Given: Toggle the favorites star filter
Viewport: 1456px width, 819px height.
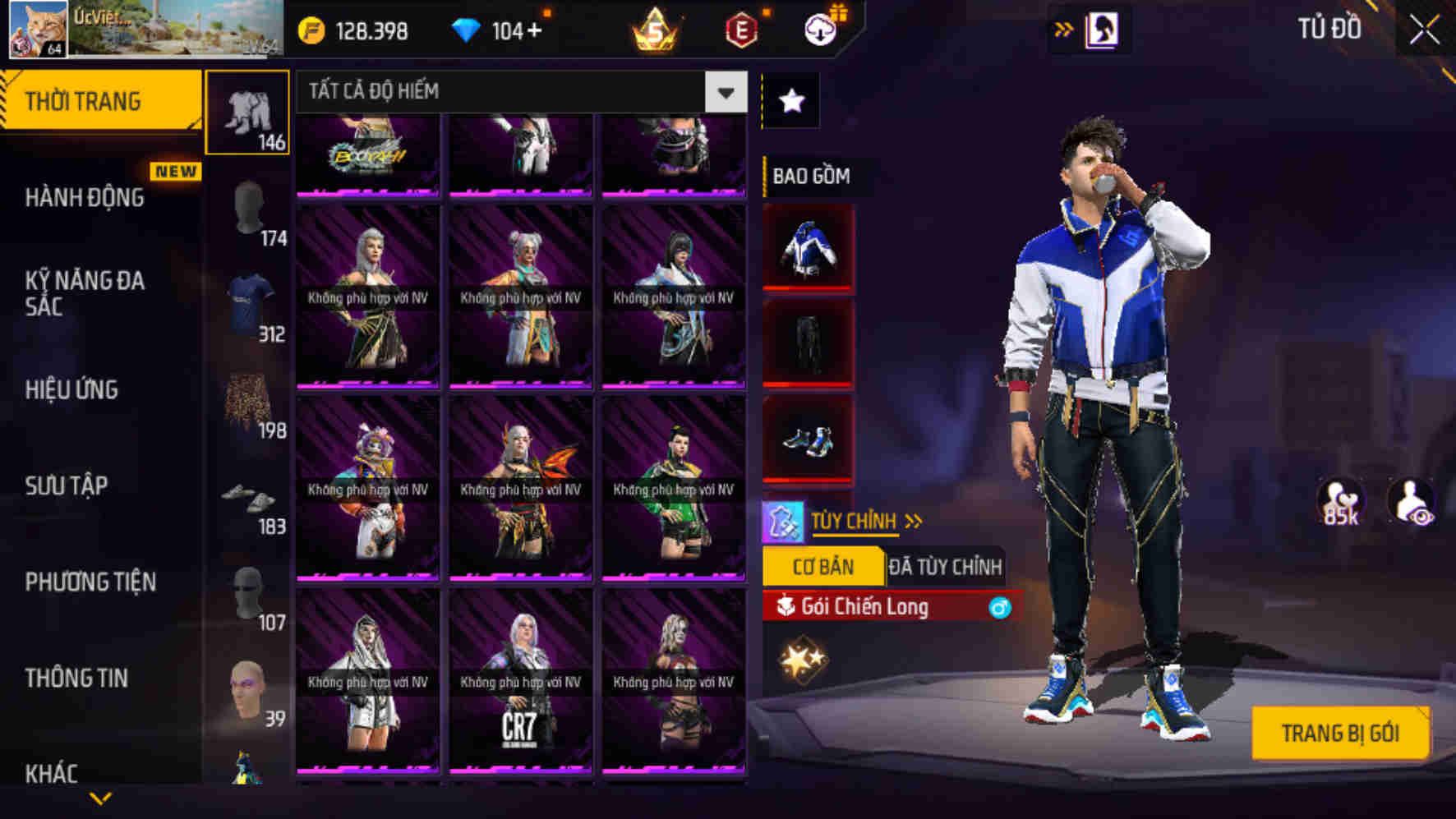Looking at the screenshot, I should pos(790,99).
